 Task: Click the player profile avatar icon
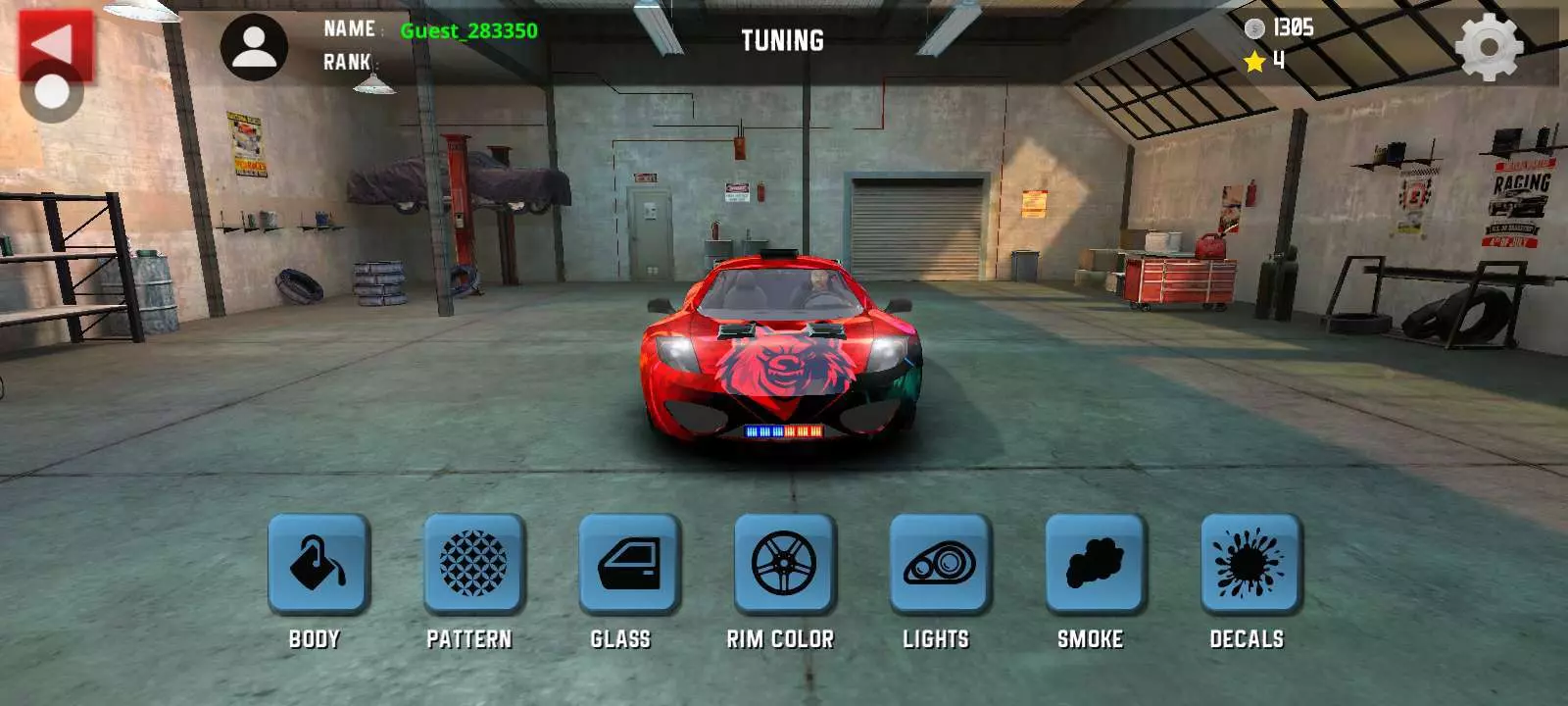[x=254, y=47]
